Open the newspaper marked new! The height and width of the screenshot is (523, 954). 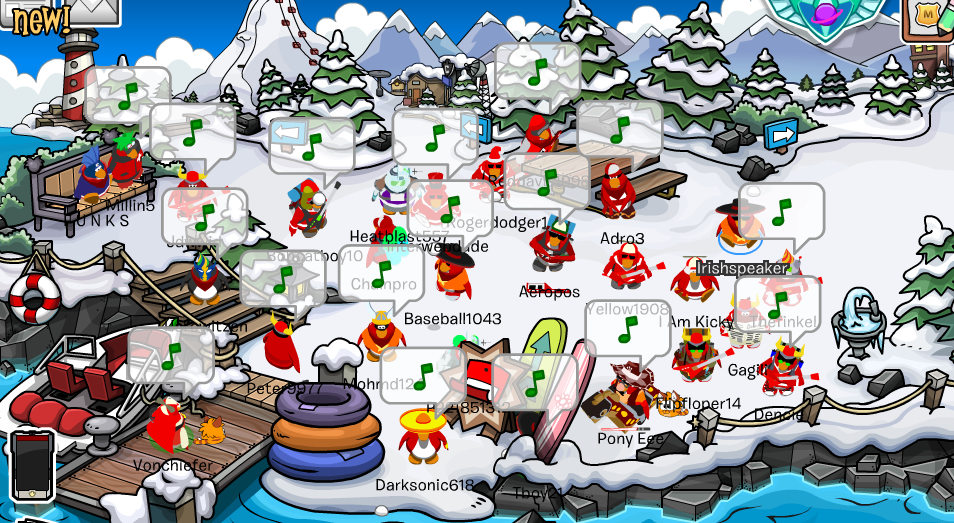click(x=38, y=17)
